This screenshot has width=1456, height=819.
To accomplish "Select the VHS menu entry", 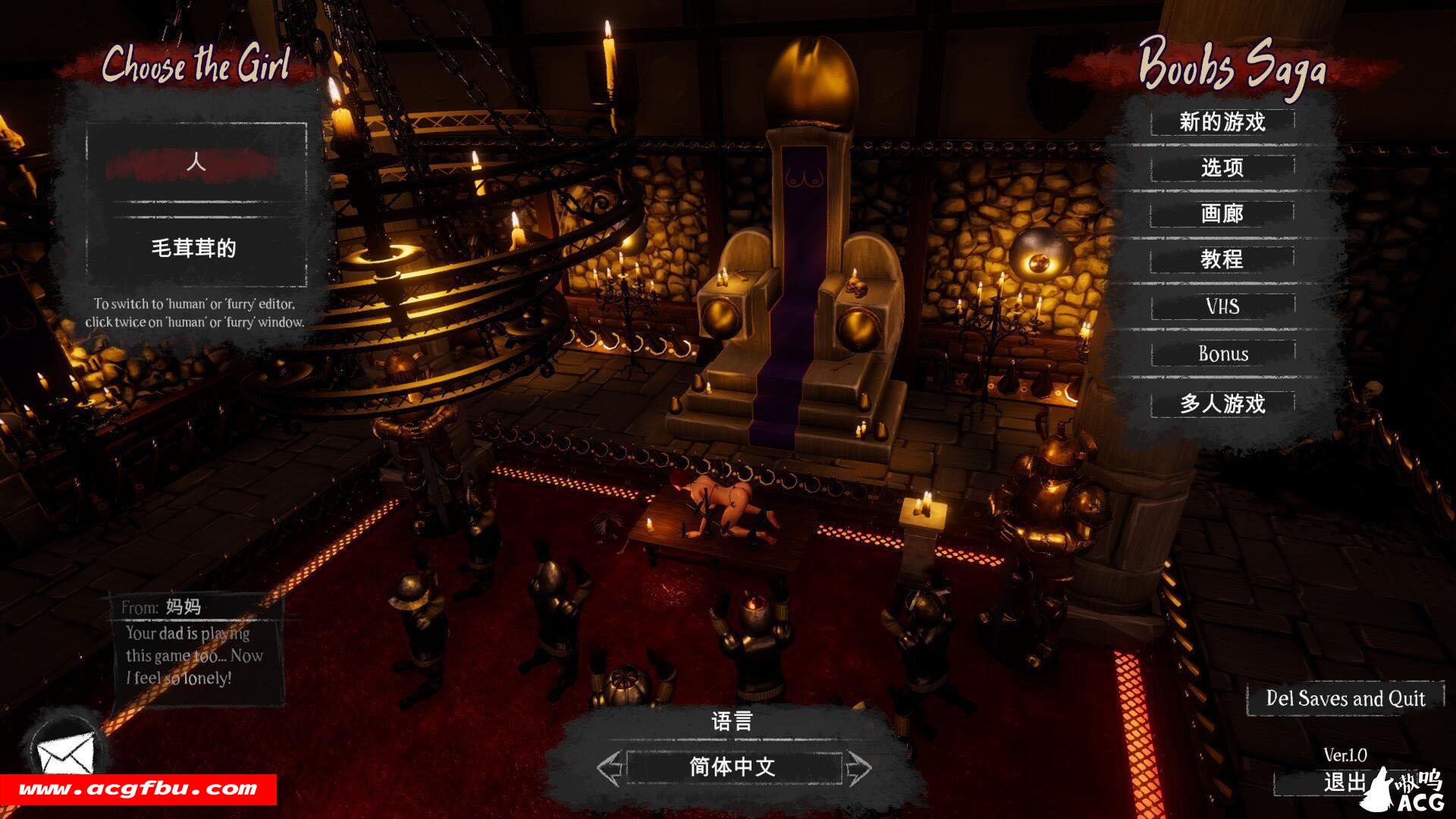I will click(x=1222, y=307).
